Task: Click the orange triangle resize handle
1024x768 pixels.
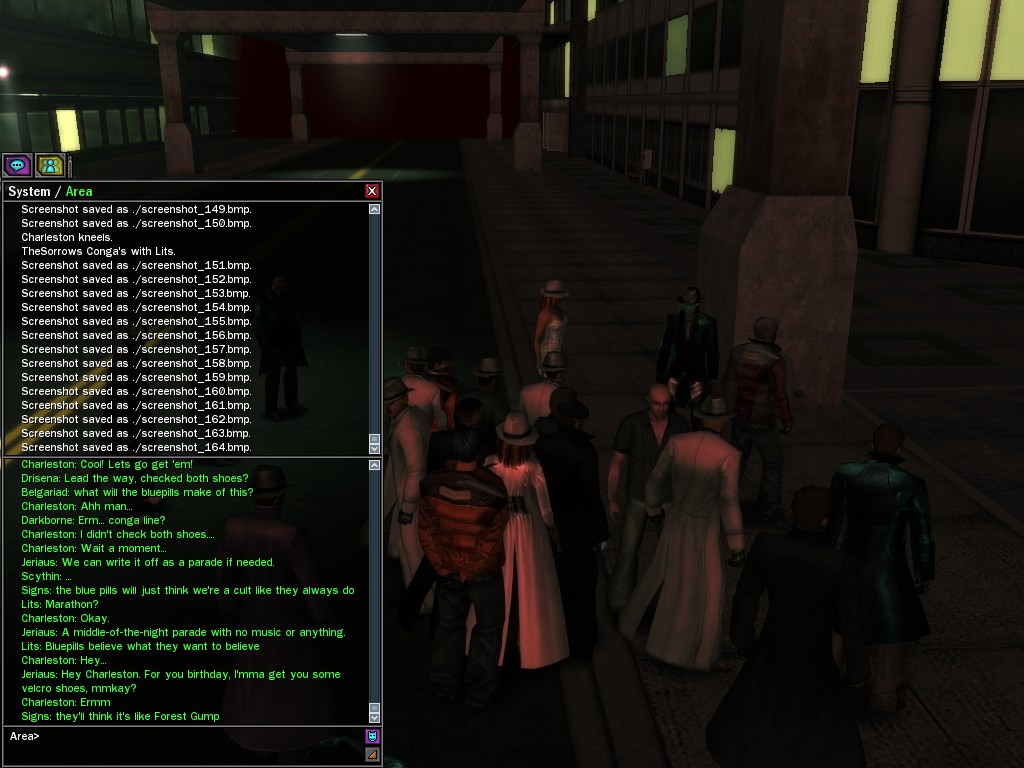Action: pyautogui.click(x=372, y=754)
